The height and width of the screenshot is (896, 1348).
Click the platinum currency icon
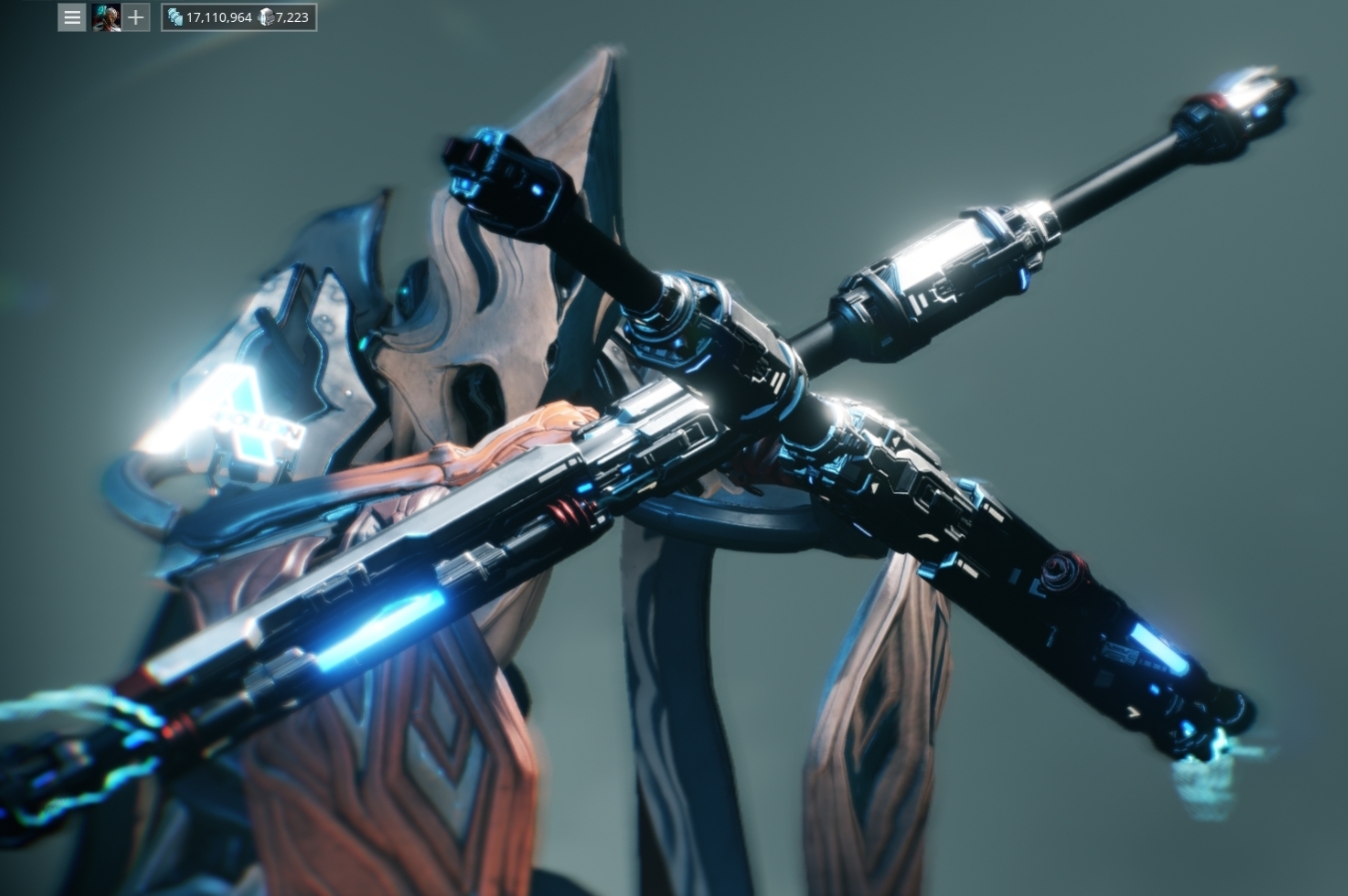point(266,17)
